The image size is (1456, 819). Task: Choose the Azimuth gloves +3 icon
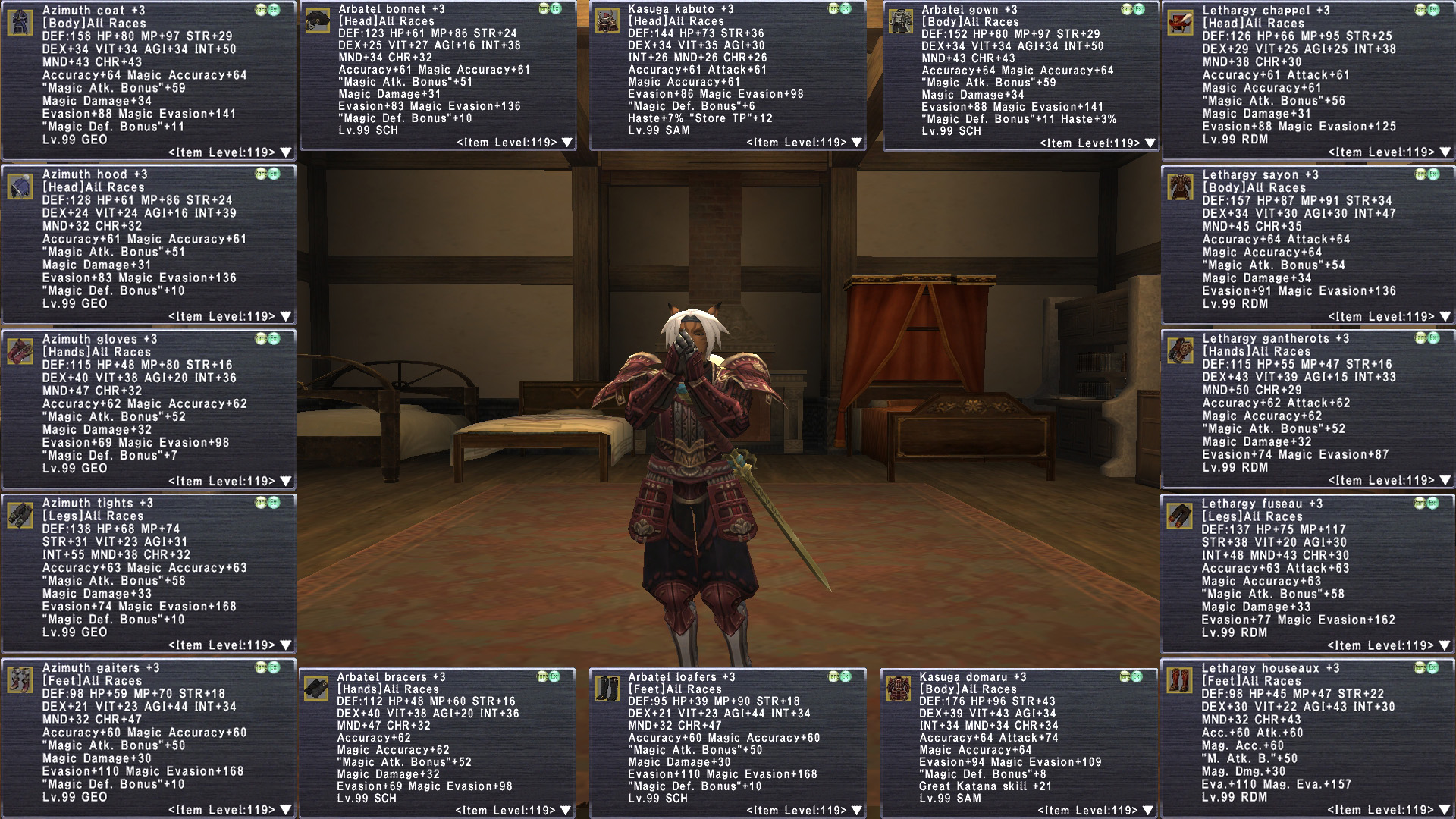pyautogui.click(x=20, y=351)
